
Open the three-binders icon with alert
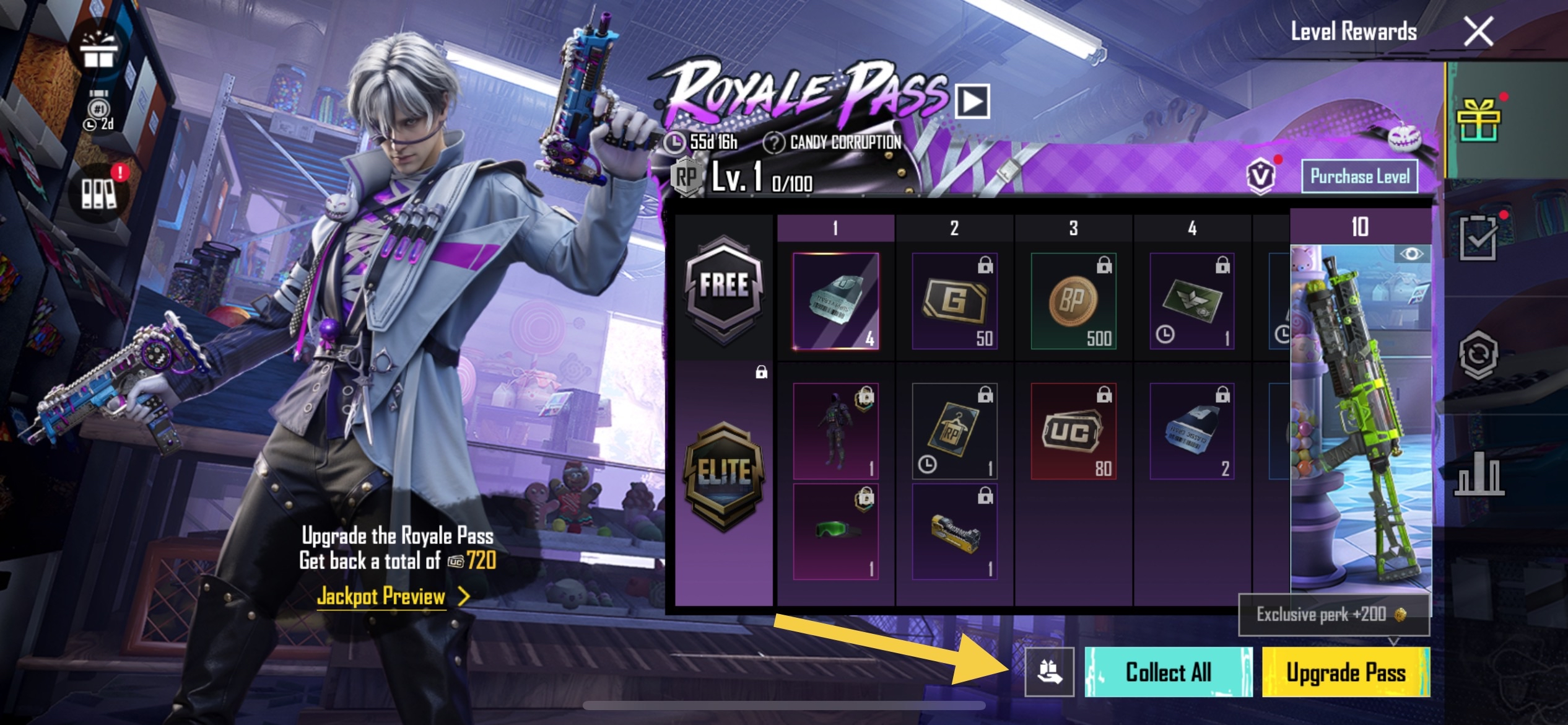[x=99, y=193]
